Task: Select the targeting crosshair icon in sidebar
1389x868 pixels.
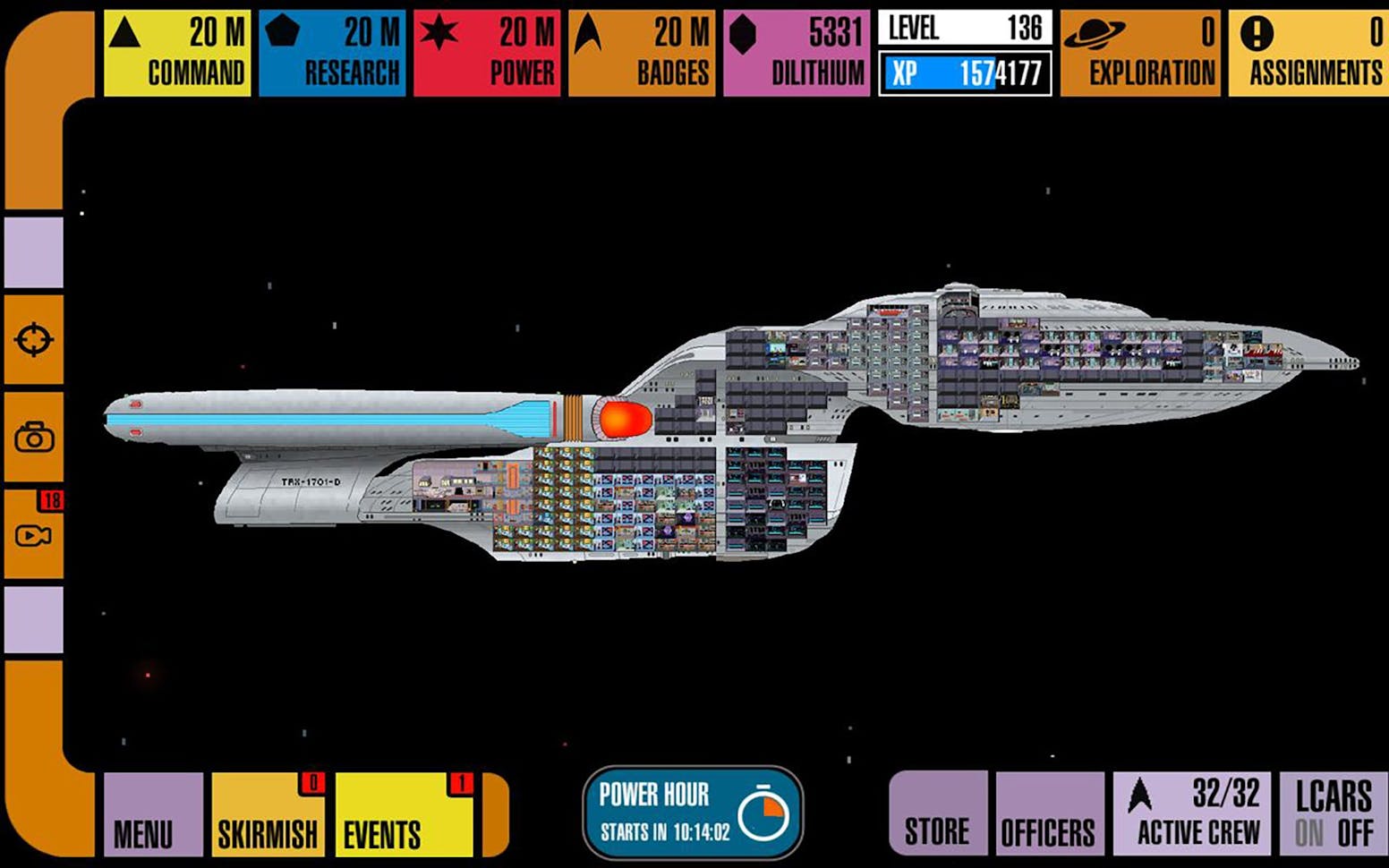Action: coord(33,338)
